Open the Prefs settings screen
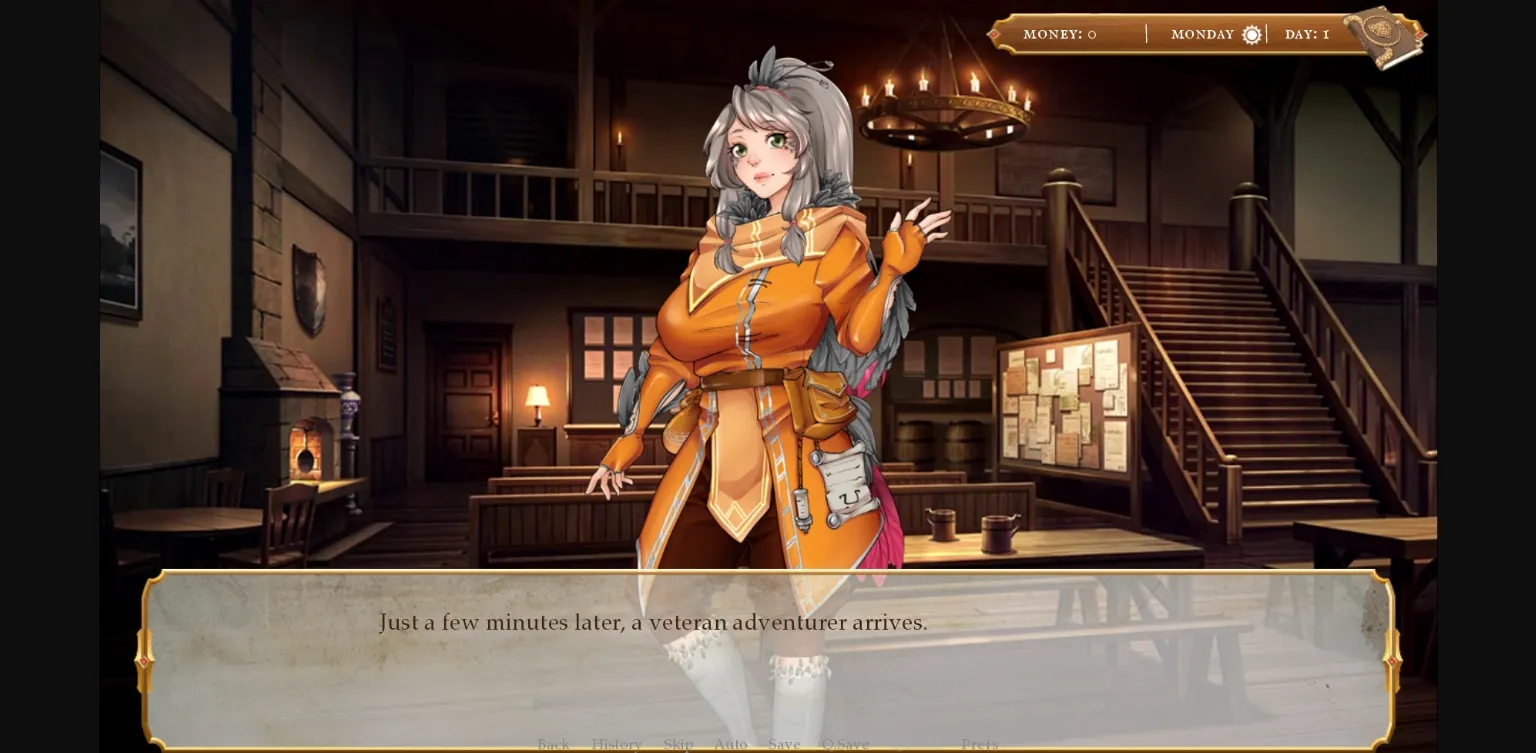The image size is (1536, 753). [x=979, y=744]
